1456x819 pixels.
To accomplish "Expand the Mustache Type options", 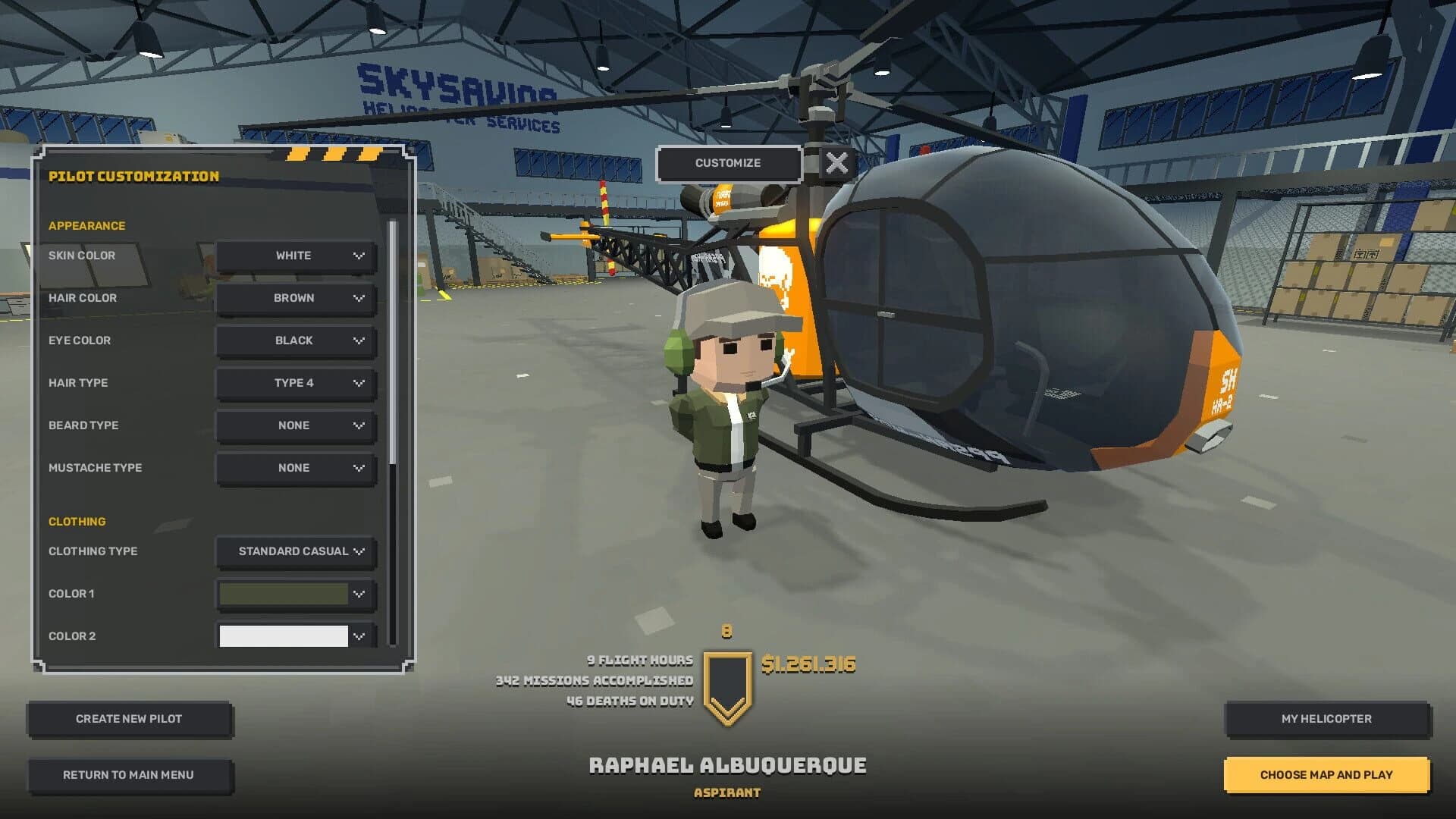I will click(295, 468).
